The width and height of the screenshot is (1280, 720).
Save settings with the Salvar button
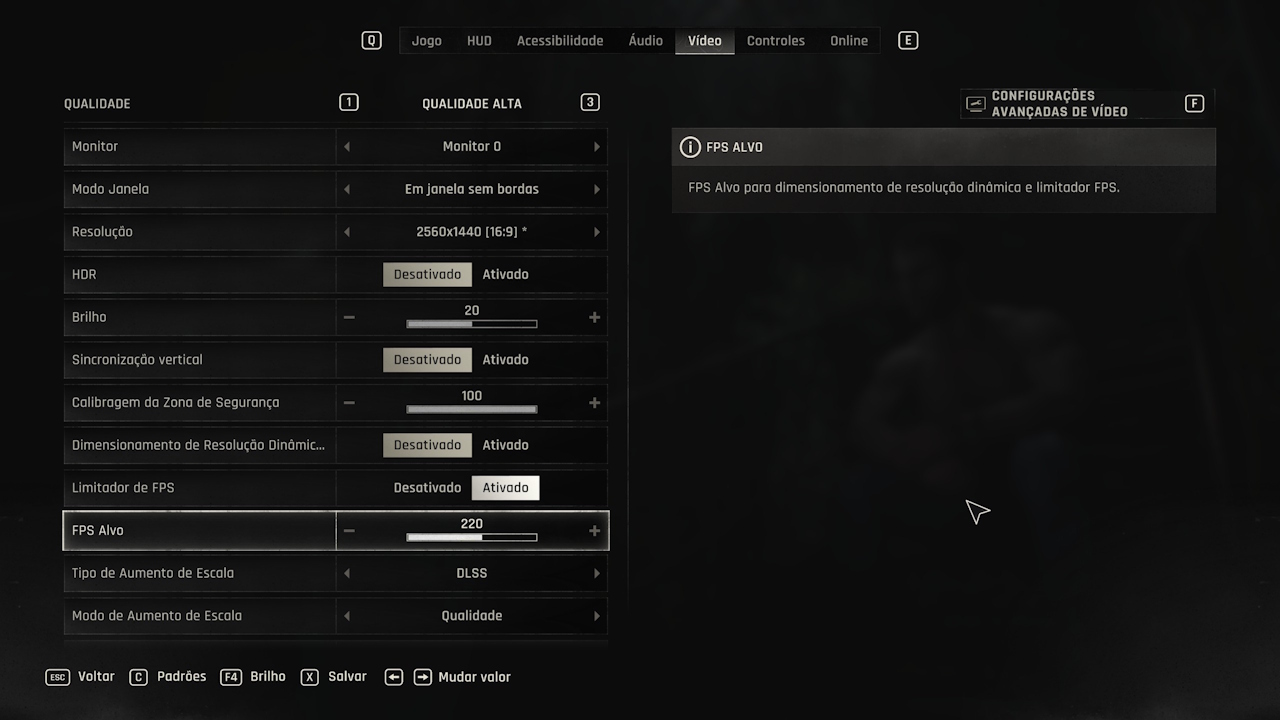pos(335,677)
